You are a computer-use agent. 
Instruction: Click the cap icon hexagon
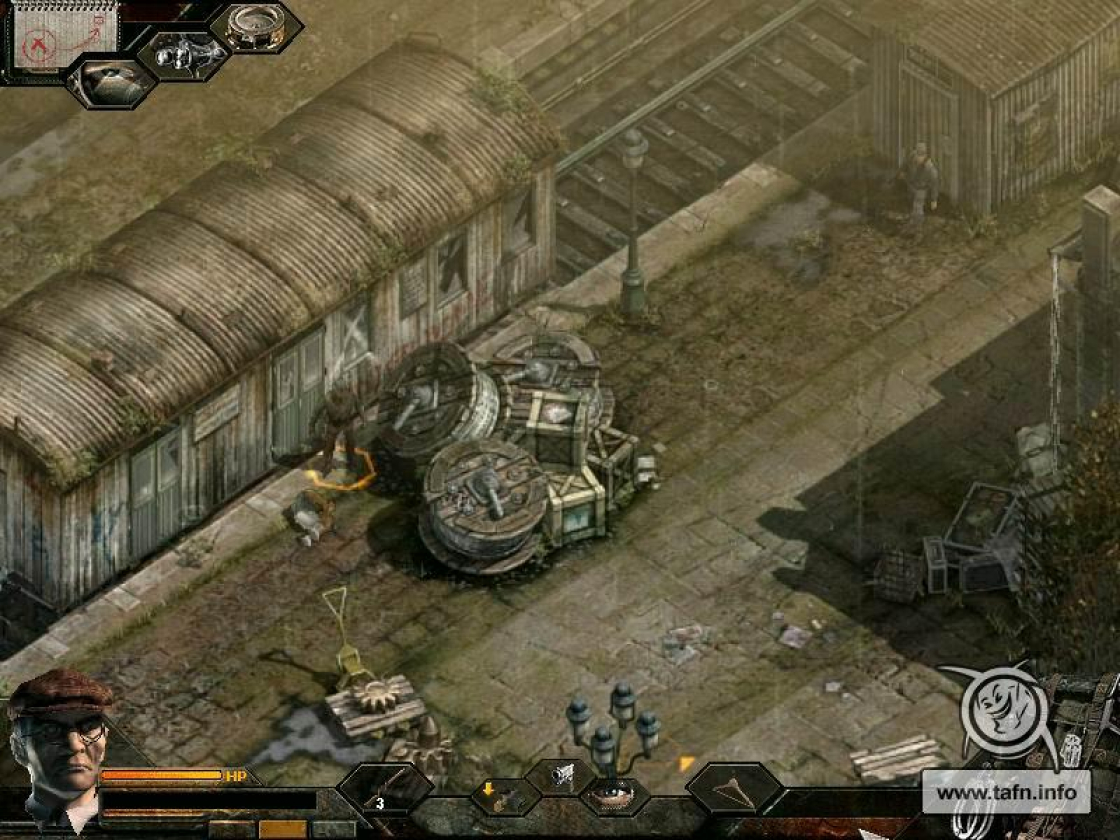(x=110, y=82)
